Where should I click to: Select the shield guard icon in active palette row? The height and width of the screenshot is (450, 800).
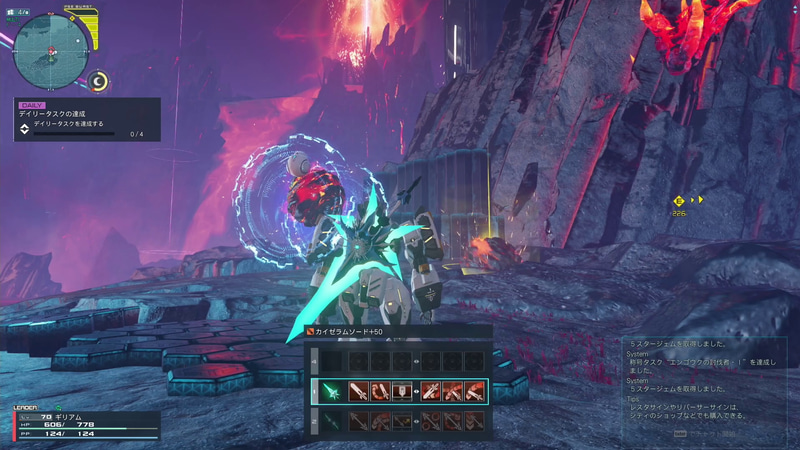(401, 391)
